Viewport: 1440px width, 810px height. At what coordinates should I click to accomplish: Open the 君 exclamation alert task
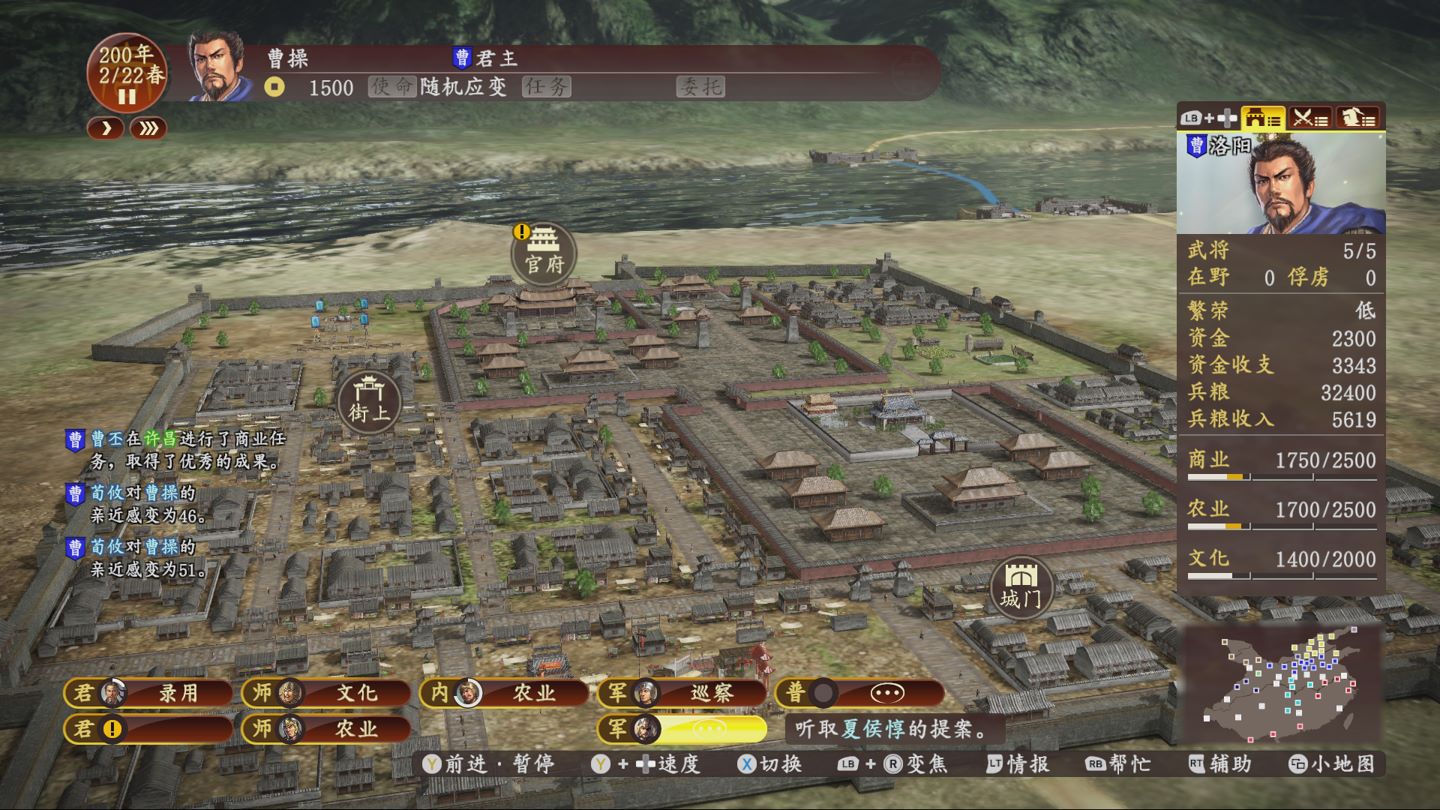pyautogui.click(x=148, y=729)
